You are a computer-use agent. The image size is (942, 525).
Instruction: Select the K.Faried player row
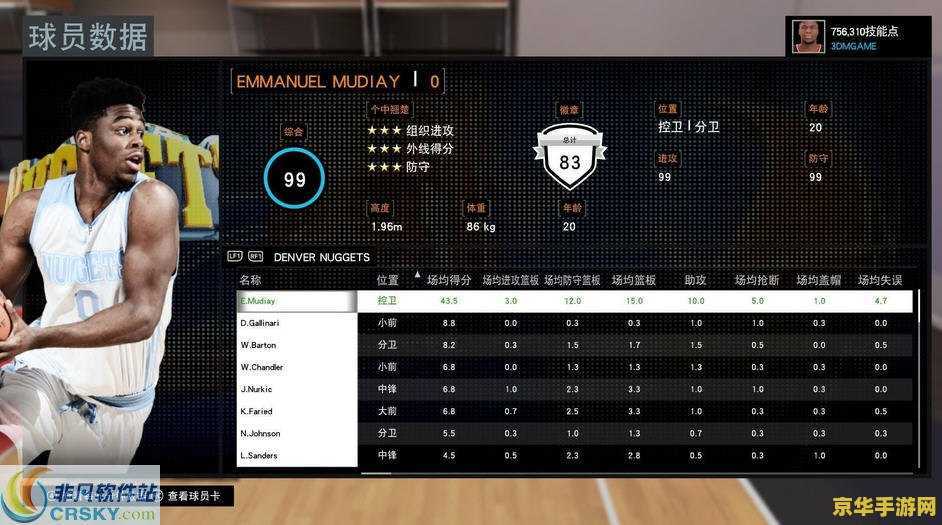(x=297, y=411)
